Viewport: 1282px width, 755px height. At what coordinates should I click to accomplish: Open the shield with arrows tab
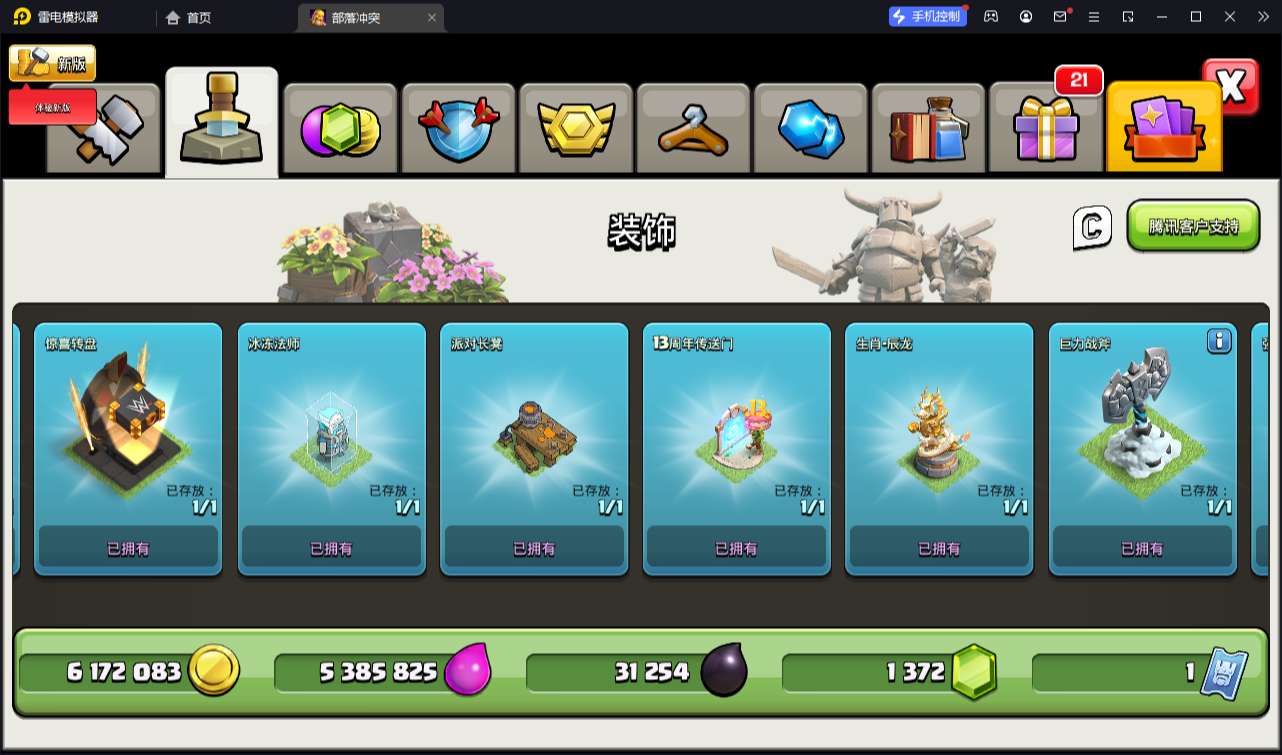[457, 130]
